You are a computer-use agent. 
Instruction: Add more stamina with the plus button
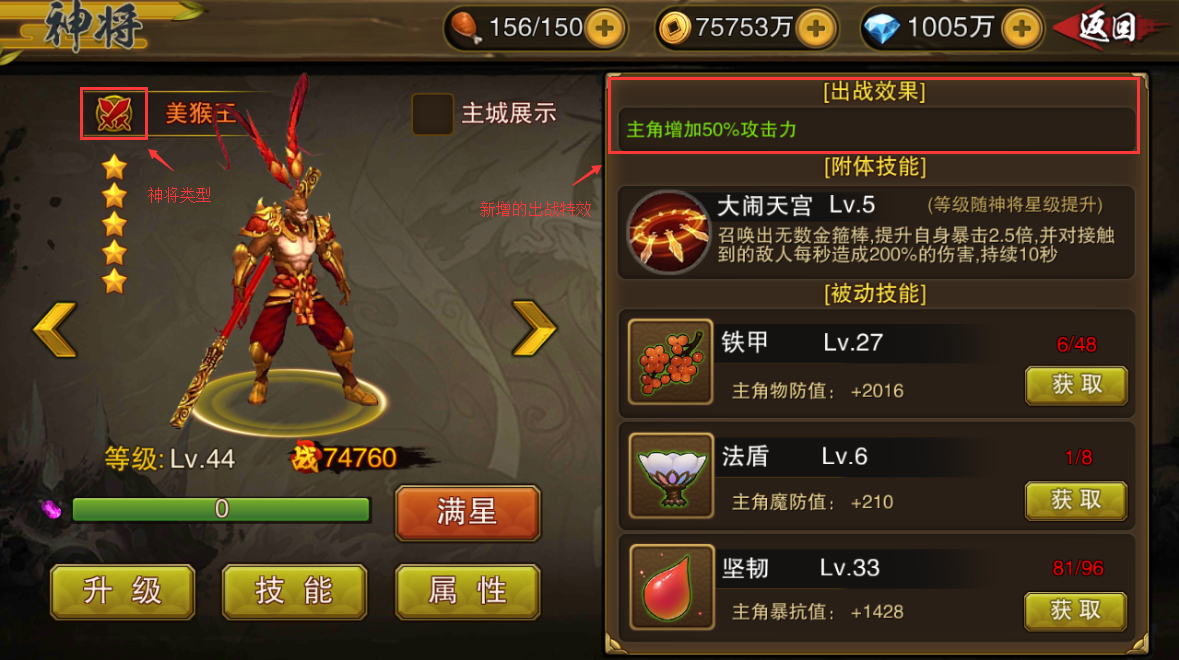pyautogui.click(x=603, y=28)
